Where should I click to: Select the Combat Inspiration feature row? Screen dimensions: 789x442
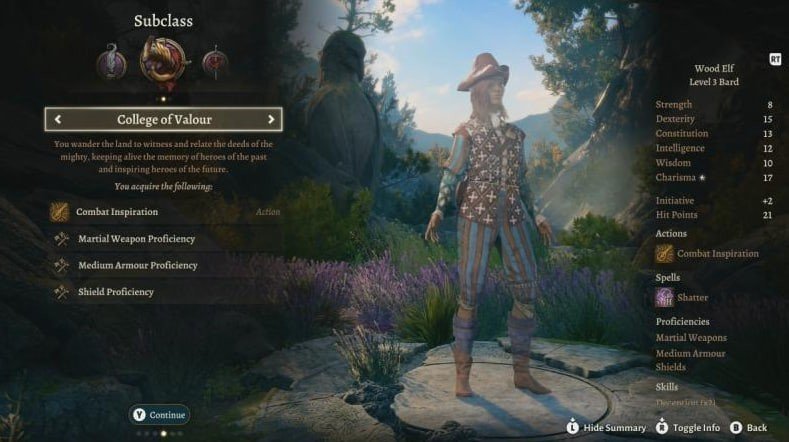(x=116, y=212)
